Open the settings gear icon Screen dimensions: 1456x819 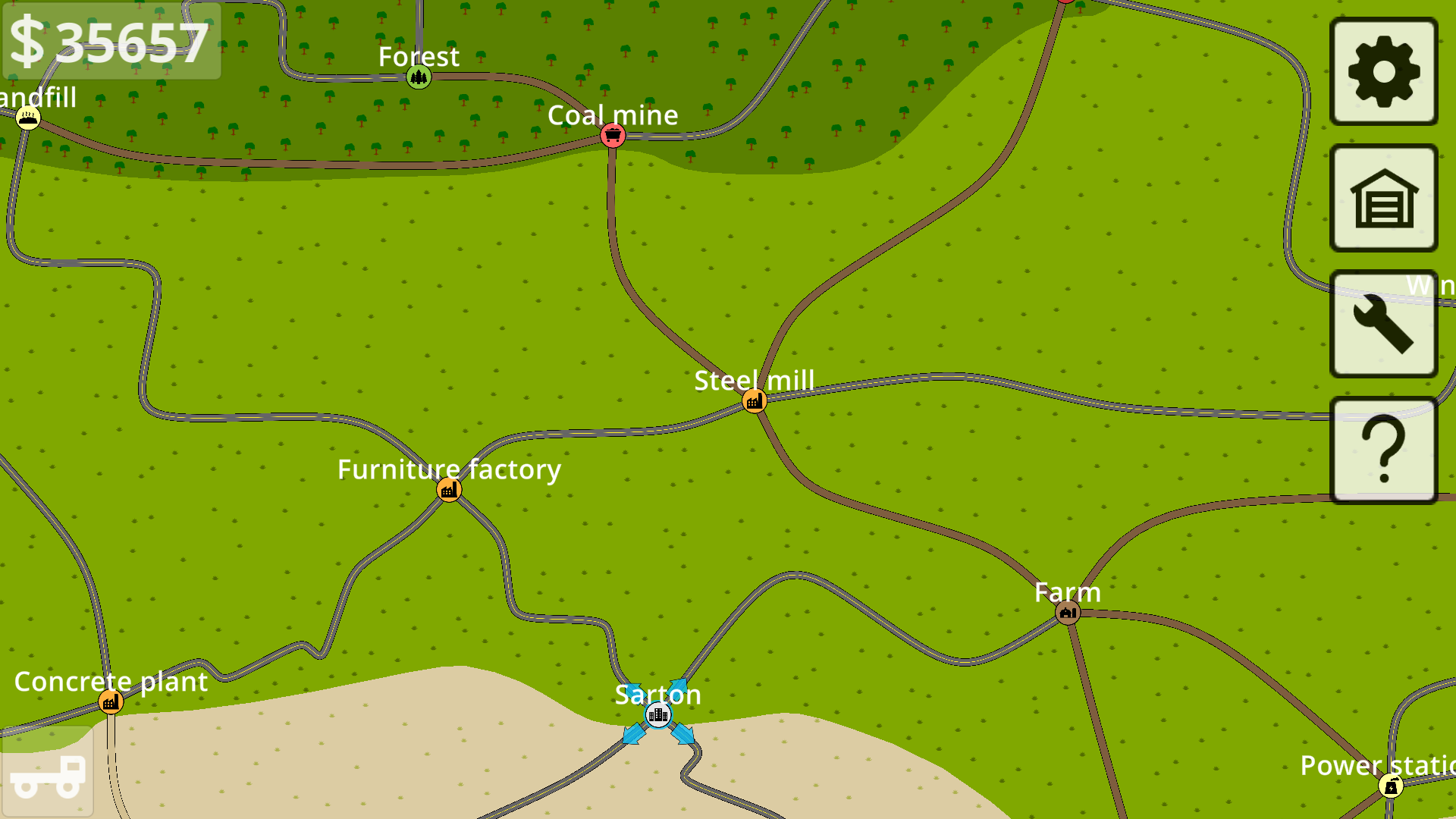(1382, 71)
